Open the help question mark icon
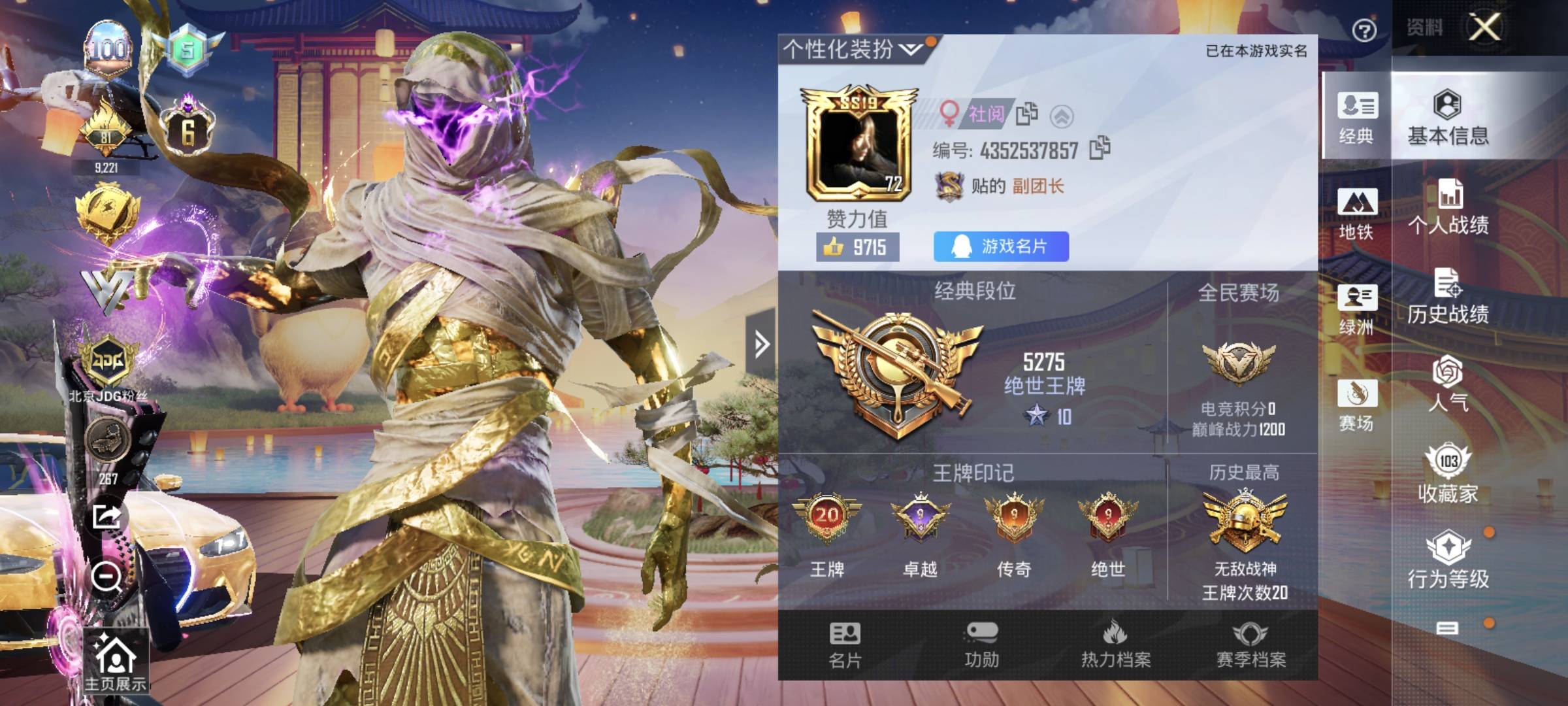Viewport: 1568px width, 706px height. pos(1365,29)
